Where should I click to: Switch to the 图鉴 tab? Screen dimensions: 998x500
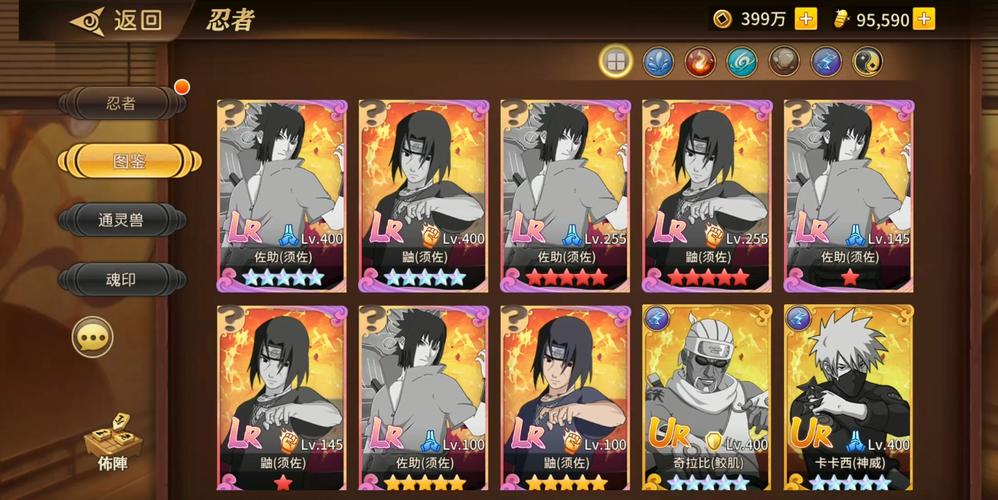[x=122, y=161]
